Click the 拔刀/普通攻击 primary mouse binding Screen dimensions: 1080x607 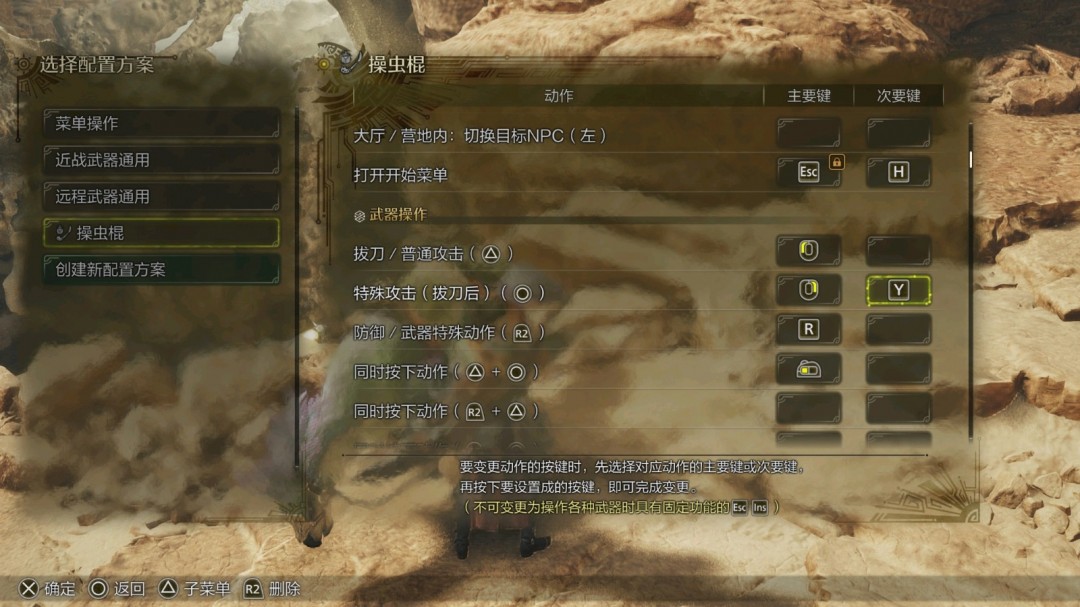pyautogui.click(x=808, y=251)
